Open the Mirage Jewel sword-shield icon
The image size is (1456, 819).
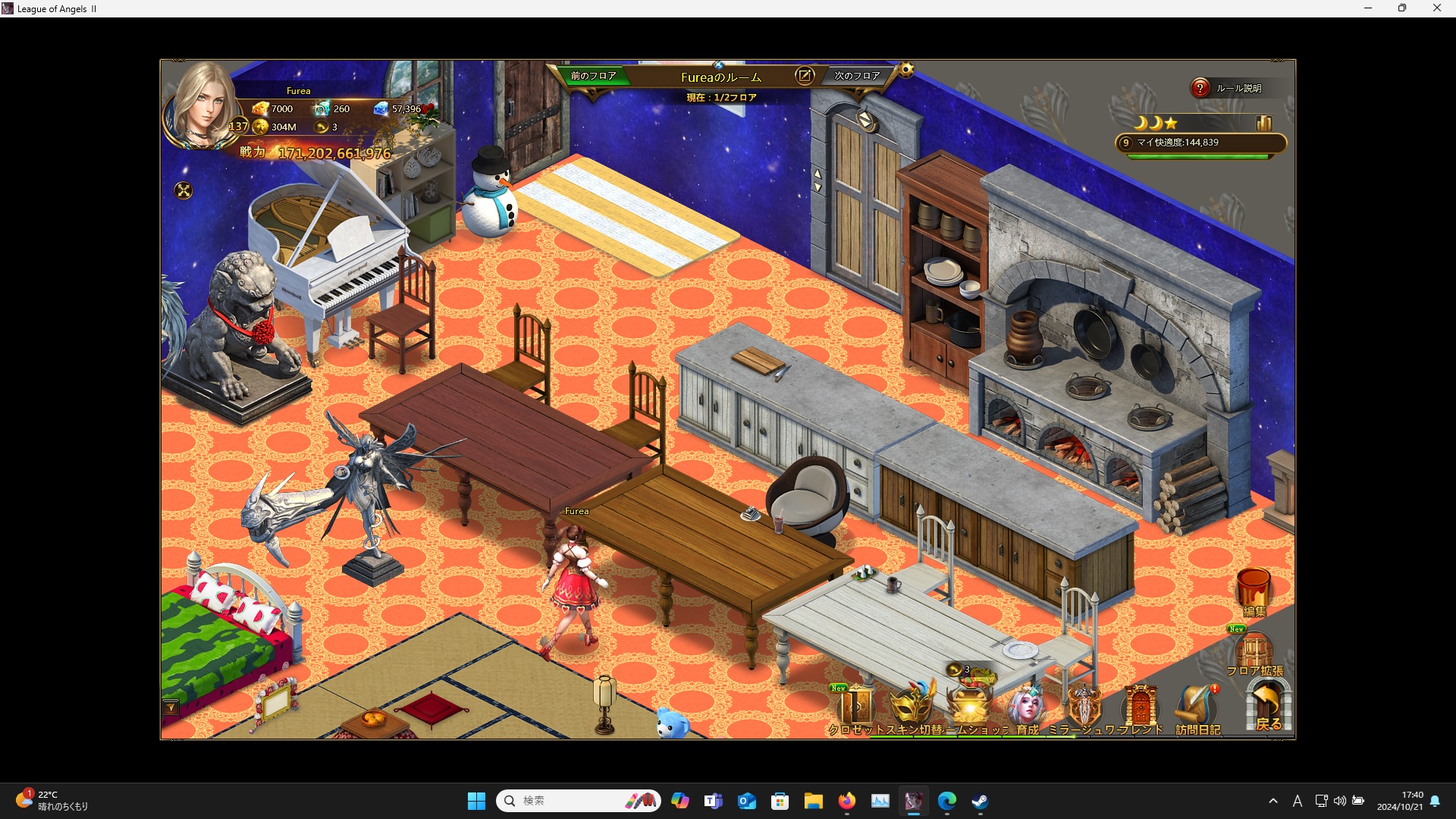click(x=1084, y=708)
